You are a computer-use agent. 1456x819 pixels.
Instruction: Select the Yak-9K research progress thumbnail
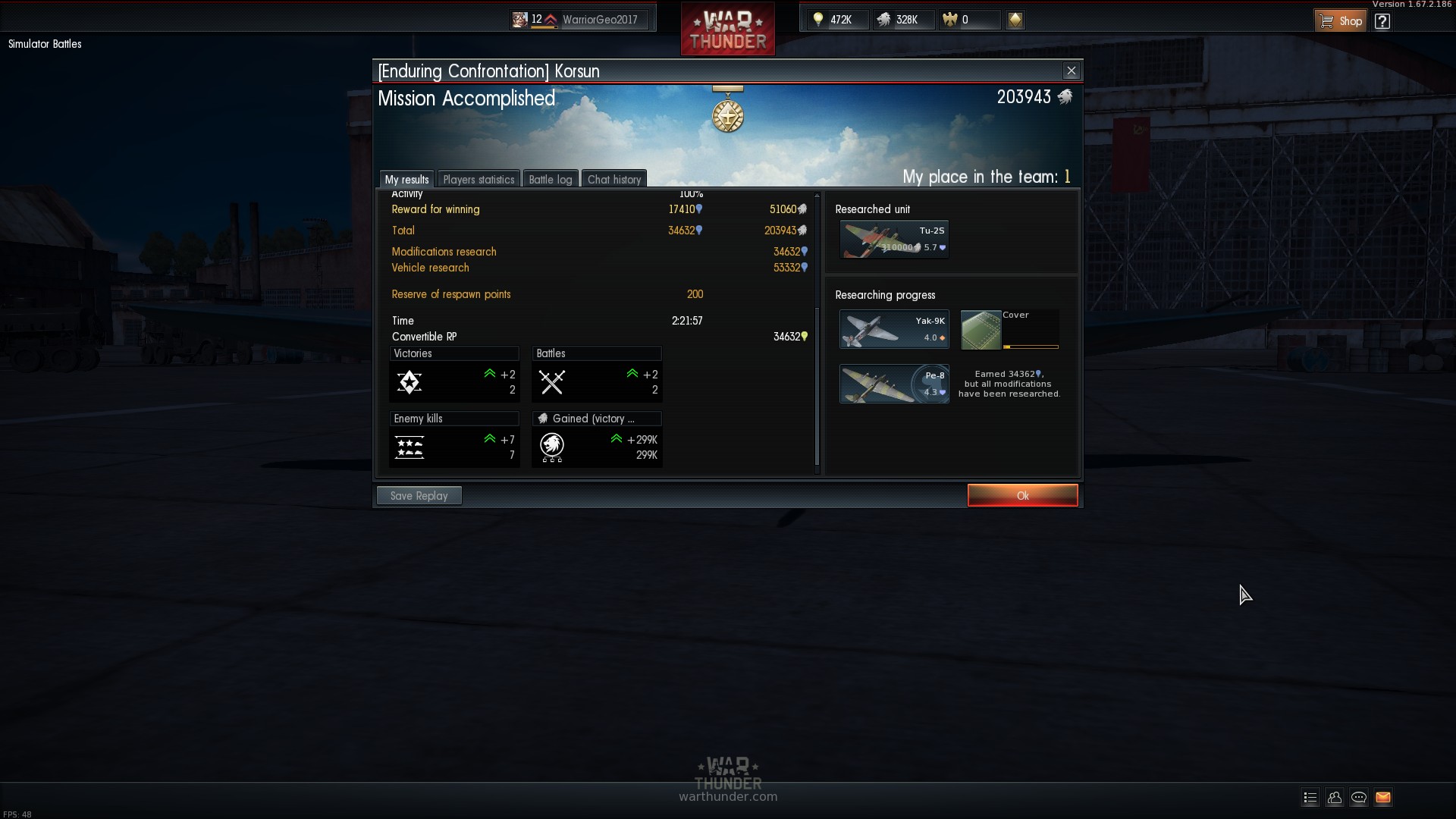tap(894, 329)
